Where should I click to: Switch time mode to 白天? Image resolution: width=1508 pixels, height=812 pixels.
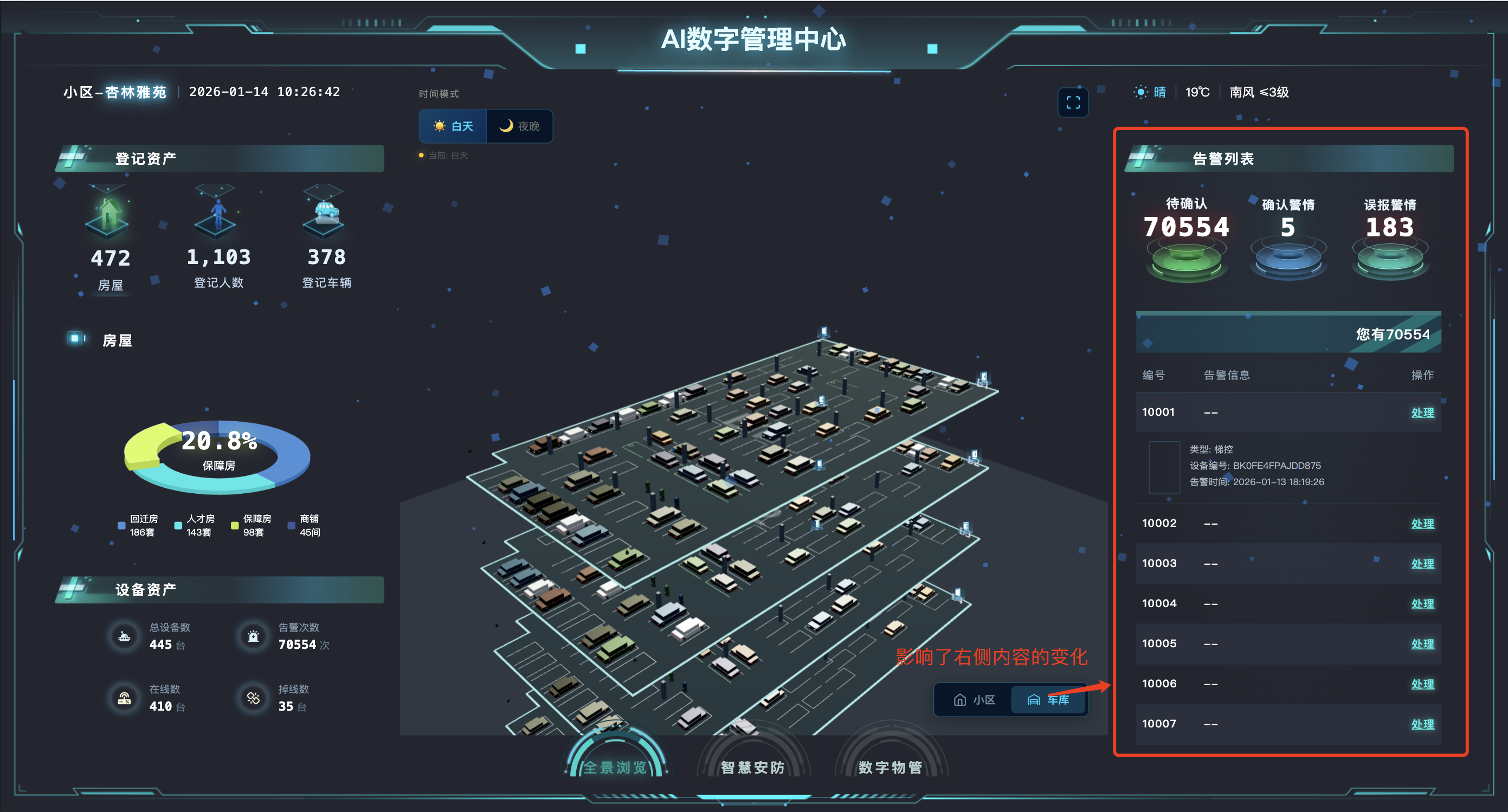(453, 126)
